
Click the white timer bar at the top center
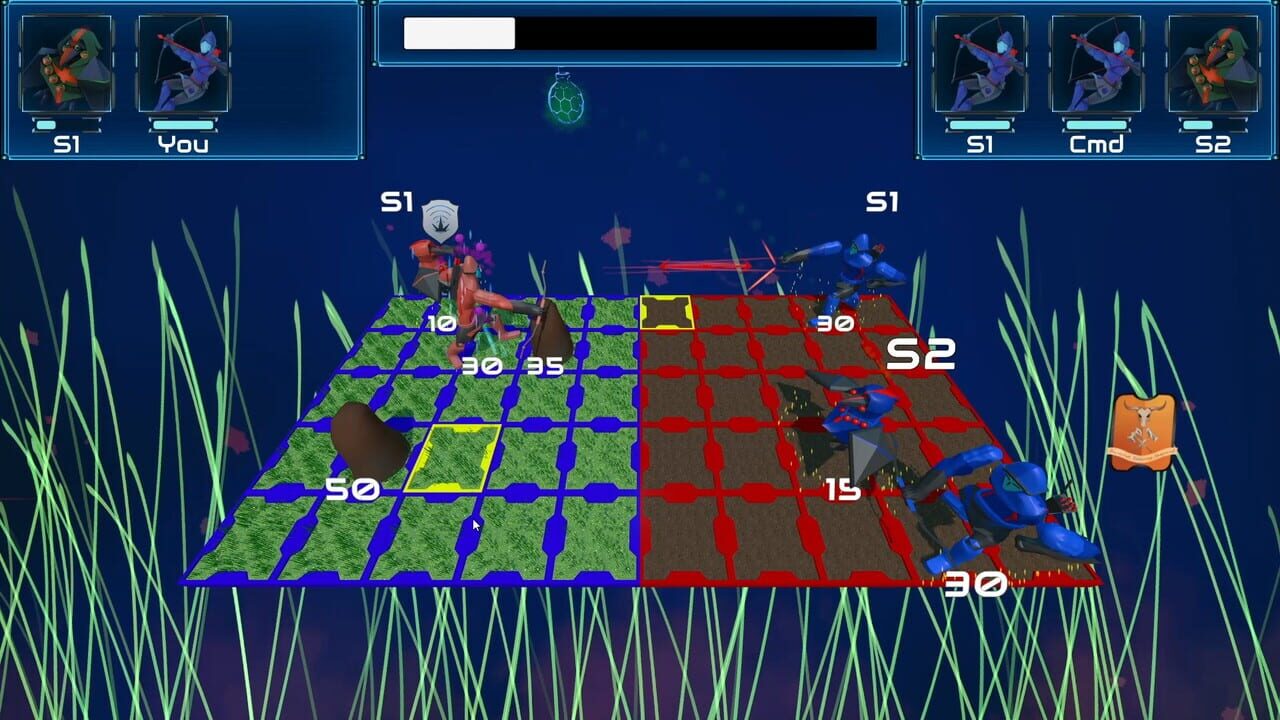458,34
